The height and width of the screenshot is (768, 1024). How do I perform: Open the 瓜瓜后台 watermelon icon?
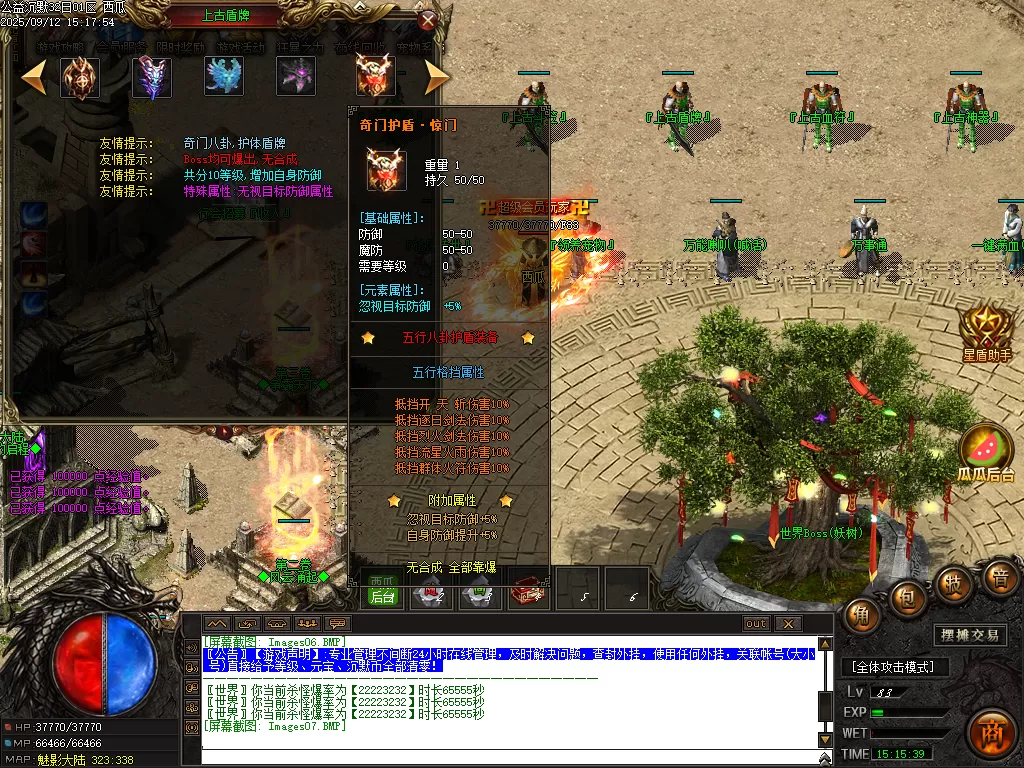point(986,452)
